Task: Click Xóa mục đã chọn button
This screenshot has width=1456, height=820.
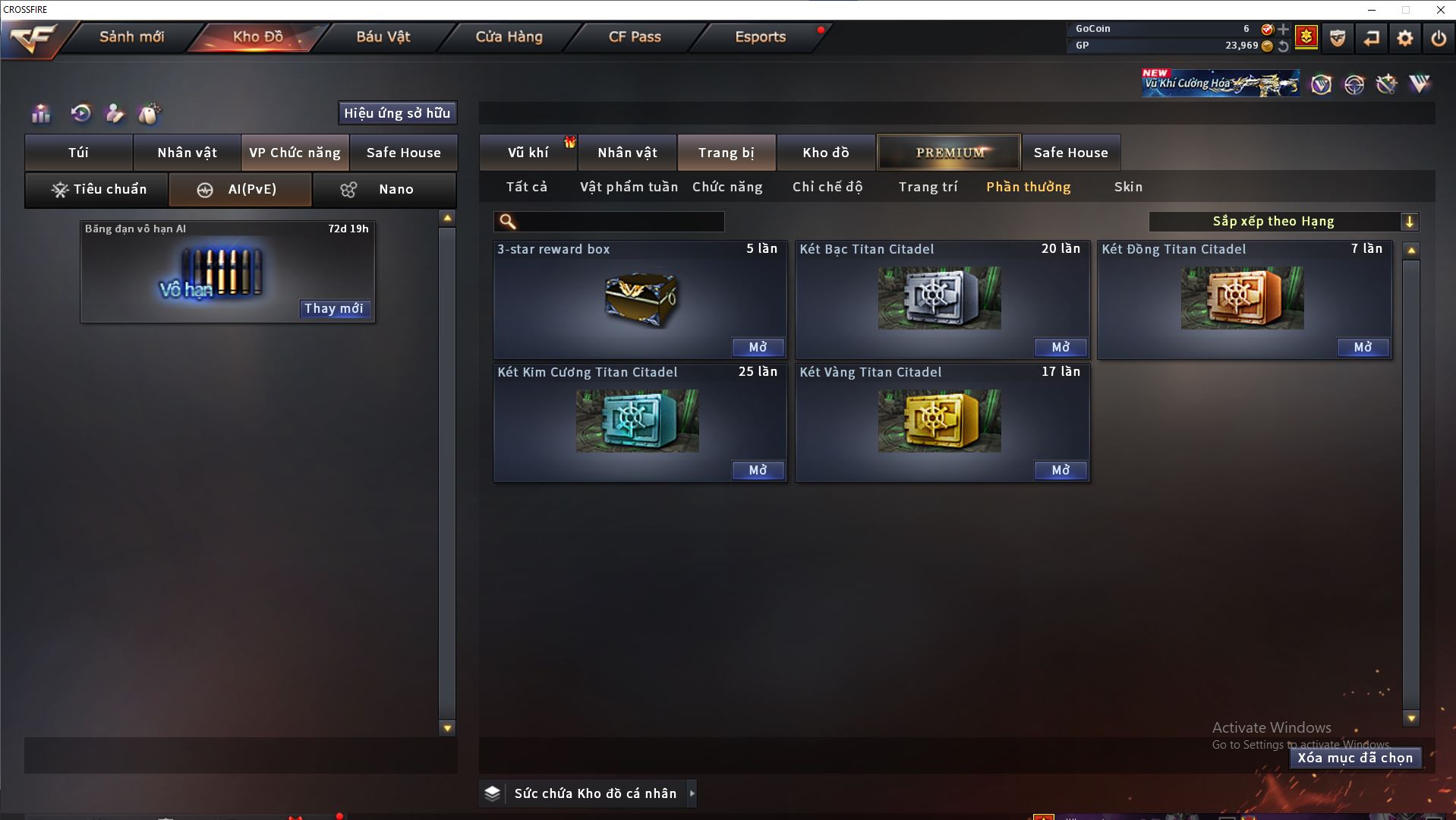Action: pos(1355,758)
